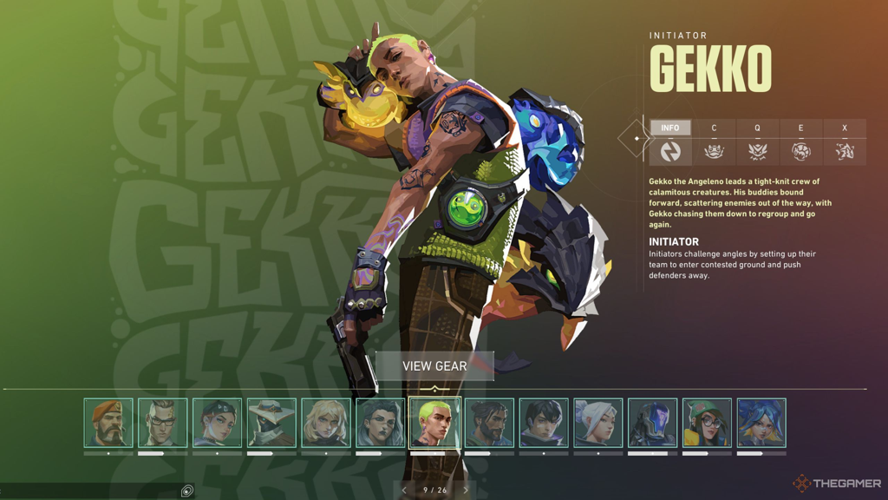
Task: Select Brimstone's portrait with the orange beret
Action: (x=109, y=422)
